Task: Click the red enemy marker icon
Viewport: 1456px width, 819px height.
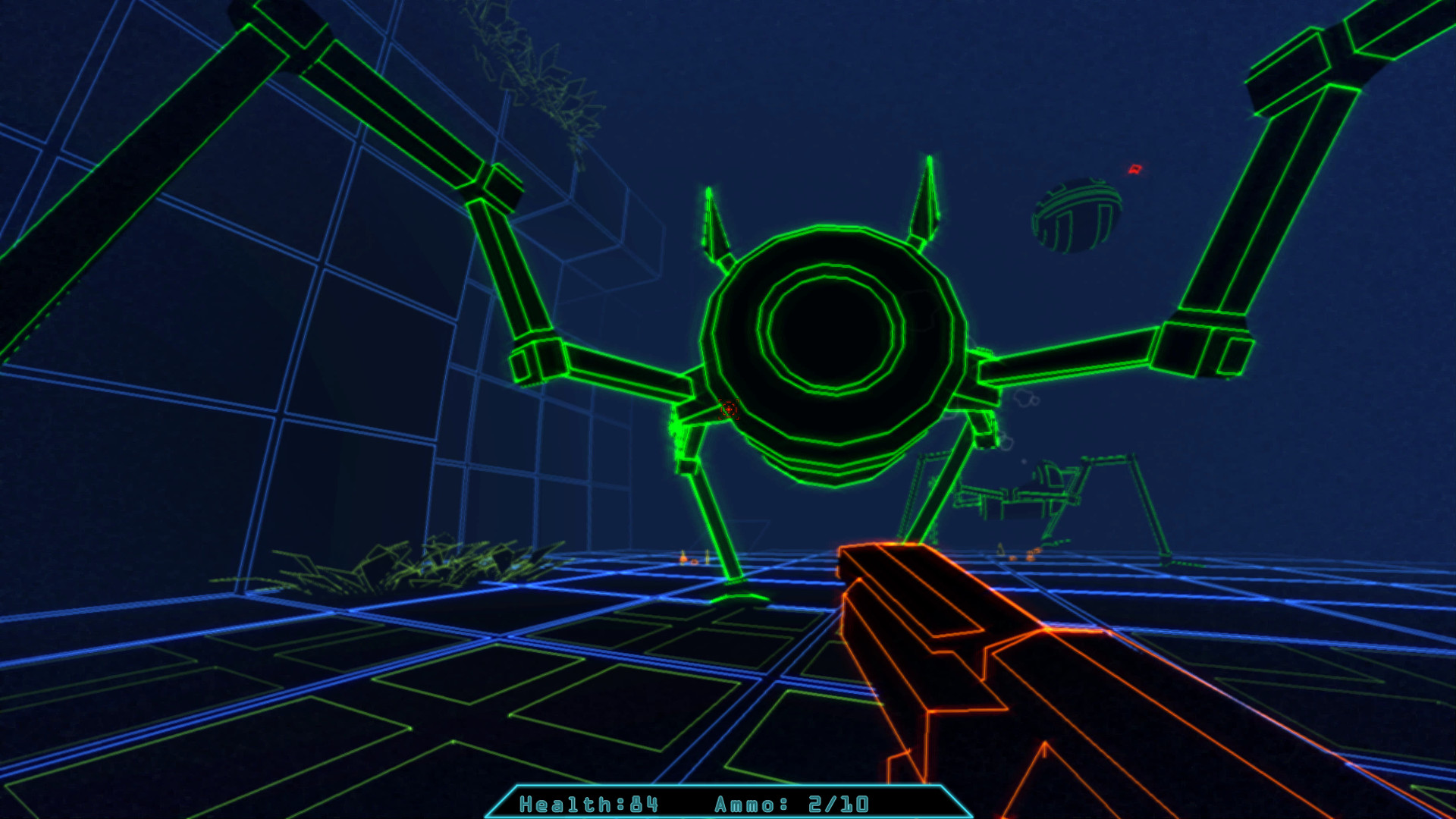Action: click(x=1135, y=171)
